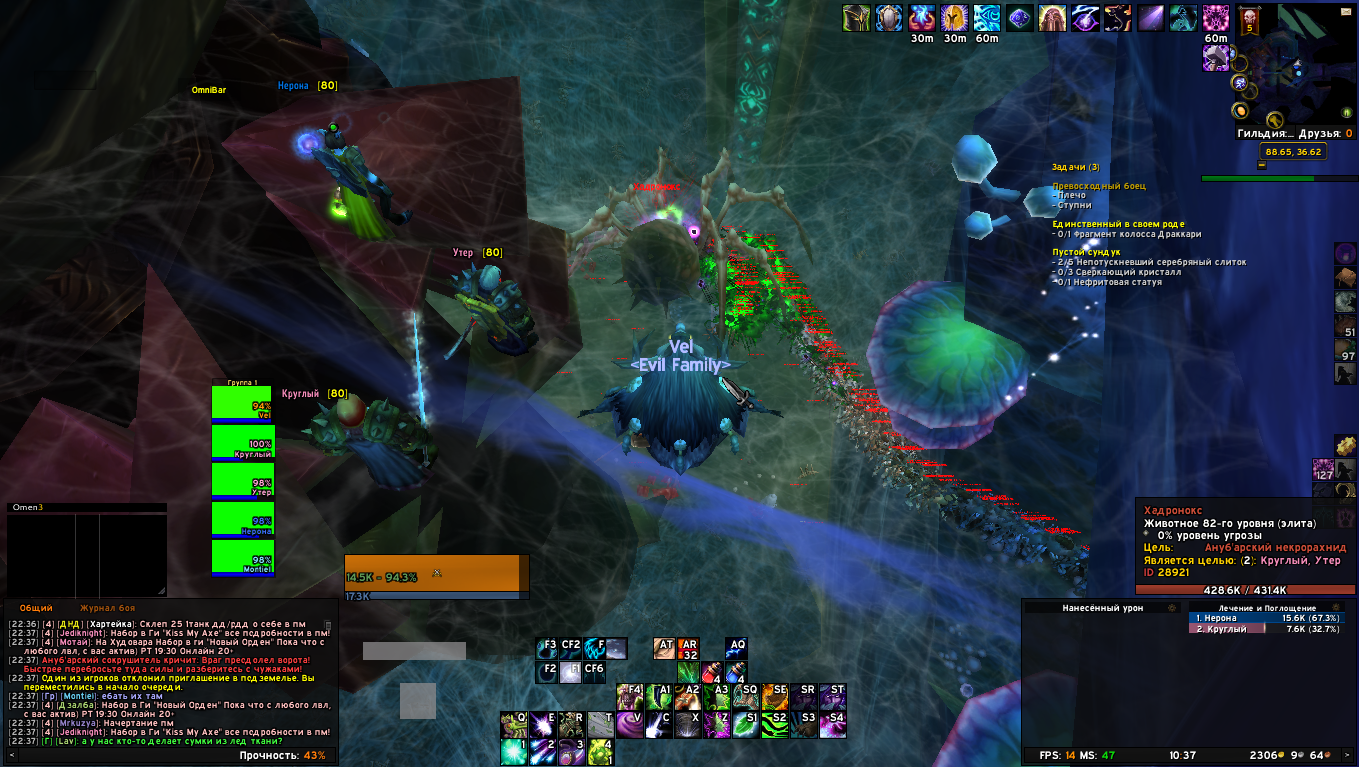The image size is (1359, 767).
Task: Use the red health potion
Action: point(712,673)
